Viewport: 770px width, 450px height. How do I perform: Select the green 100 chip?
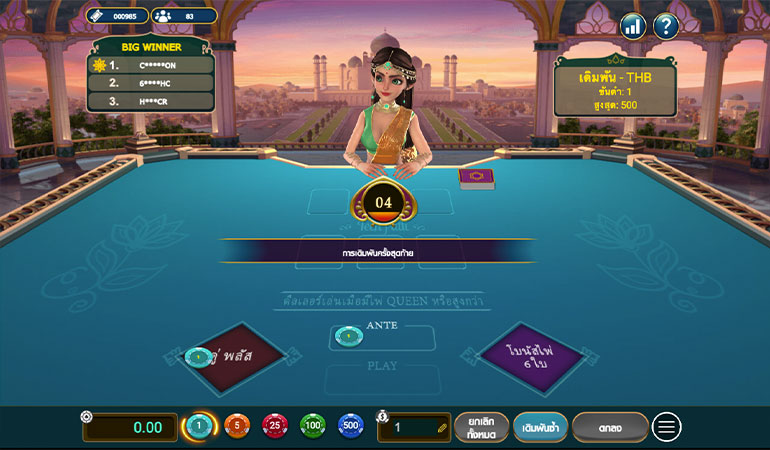pyautogui.click(x=313, y=427)
